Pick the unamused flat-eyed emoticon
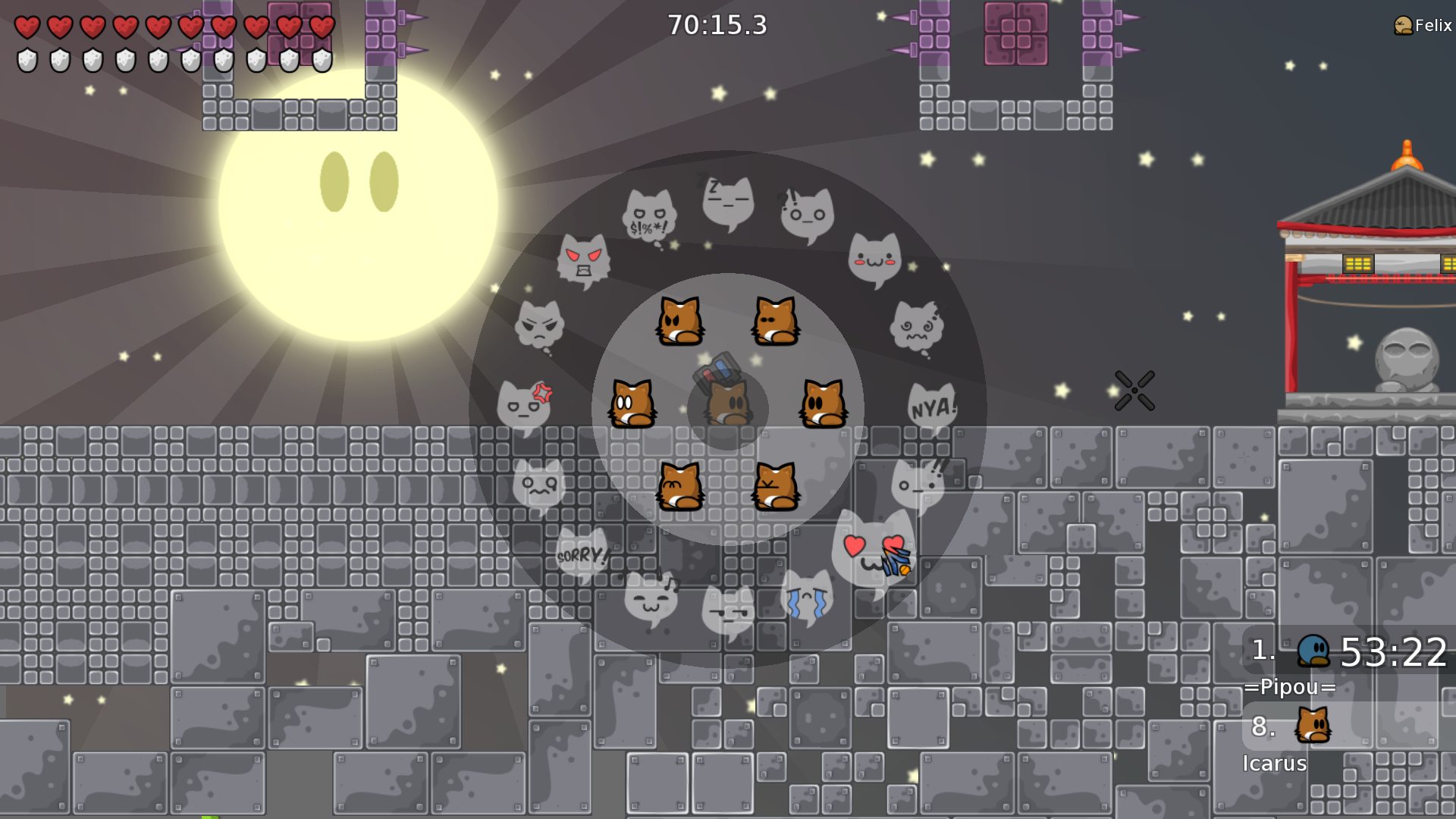The height and width of the screenshot is (819, 1456). (728, 611)
